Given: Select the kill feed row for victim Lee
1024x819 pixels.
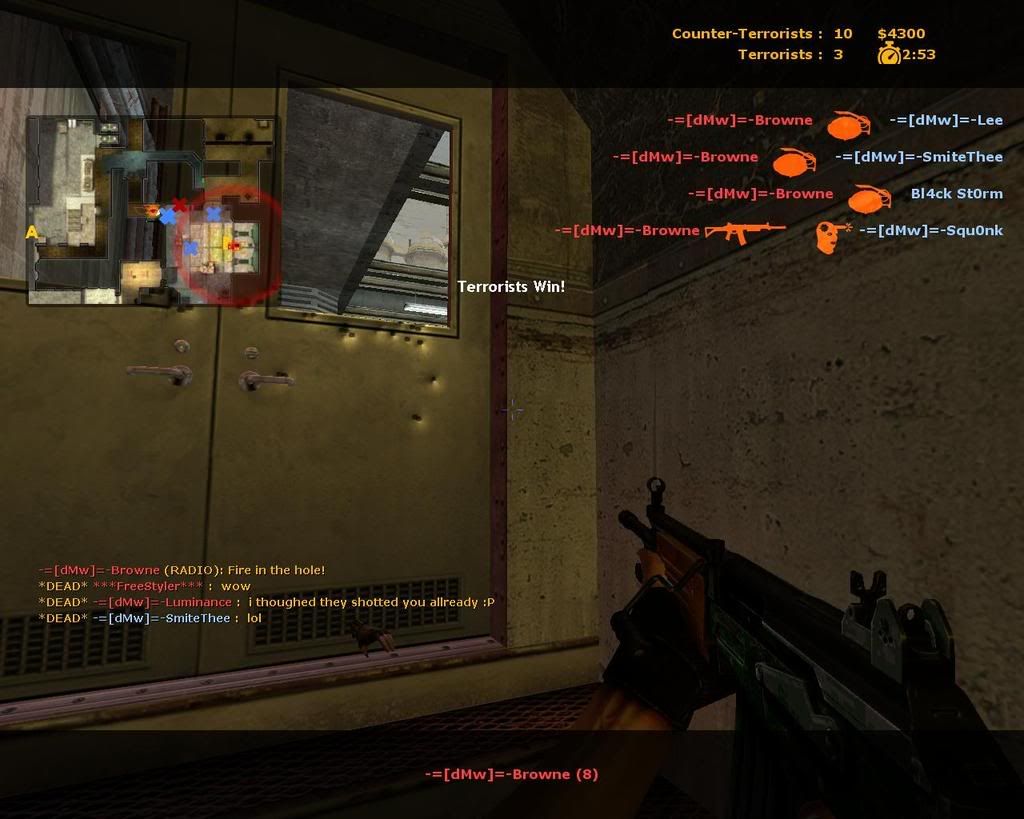Looking at the screenshot, I should (x=834, y=121).
